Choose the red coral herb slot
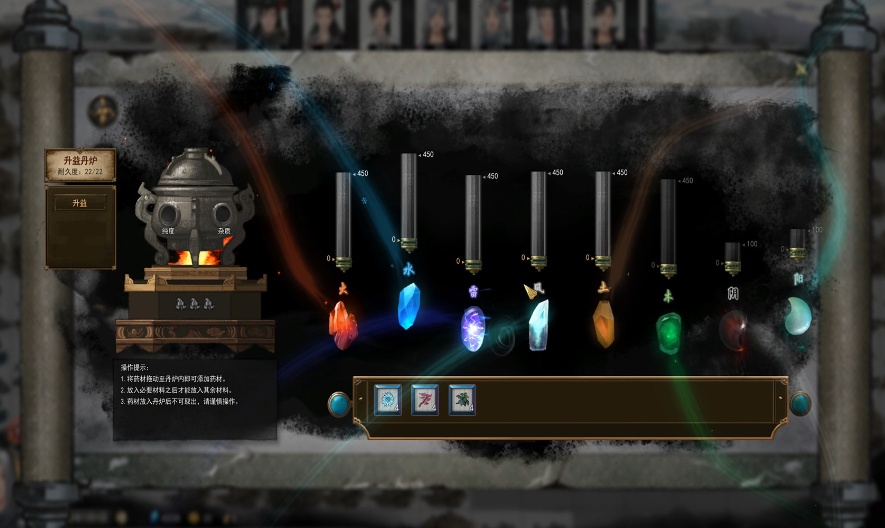Screen dimensions: 885x528 point(425,399)
